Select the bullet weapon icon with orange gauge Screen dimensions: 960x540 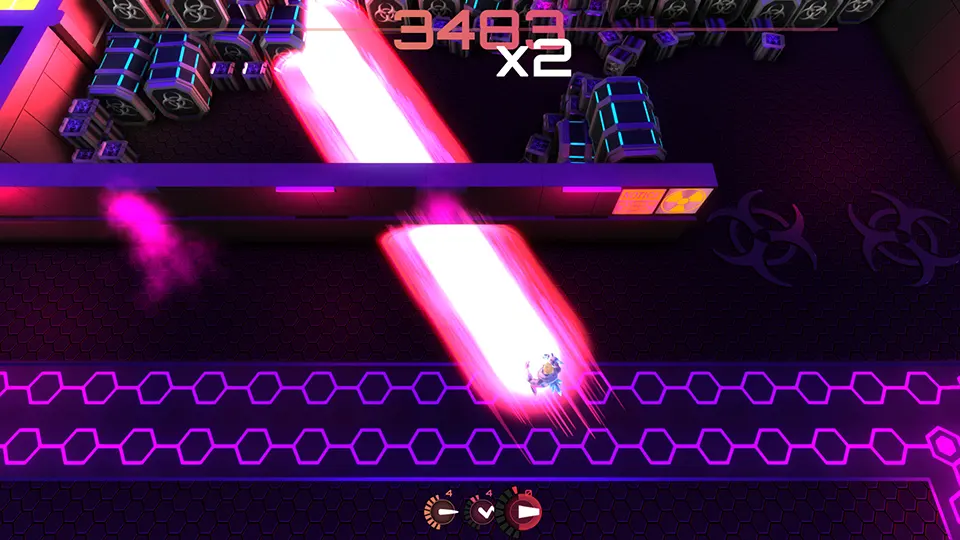pos(441,512)
